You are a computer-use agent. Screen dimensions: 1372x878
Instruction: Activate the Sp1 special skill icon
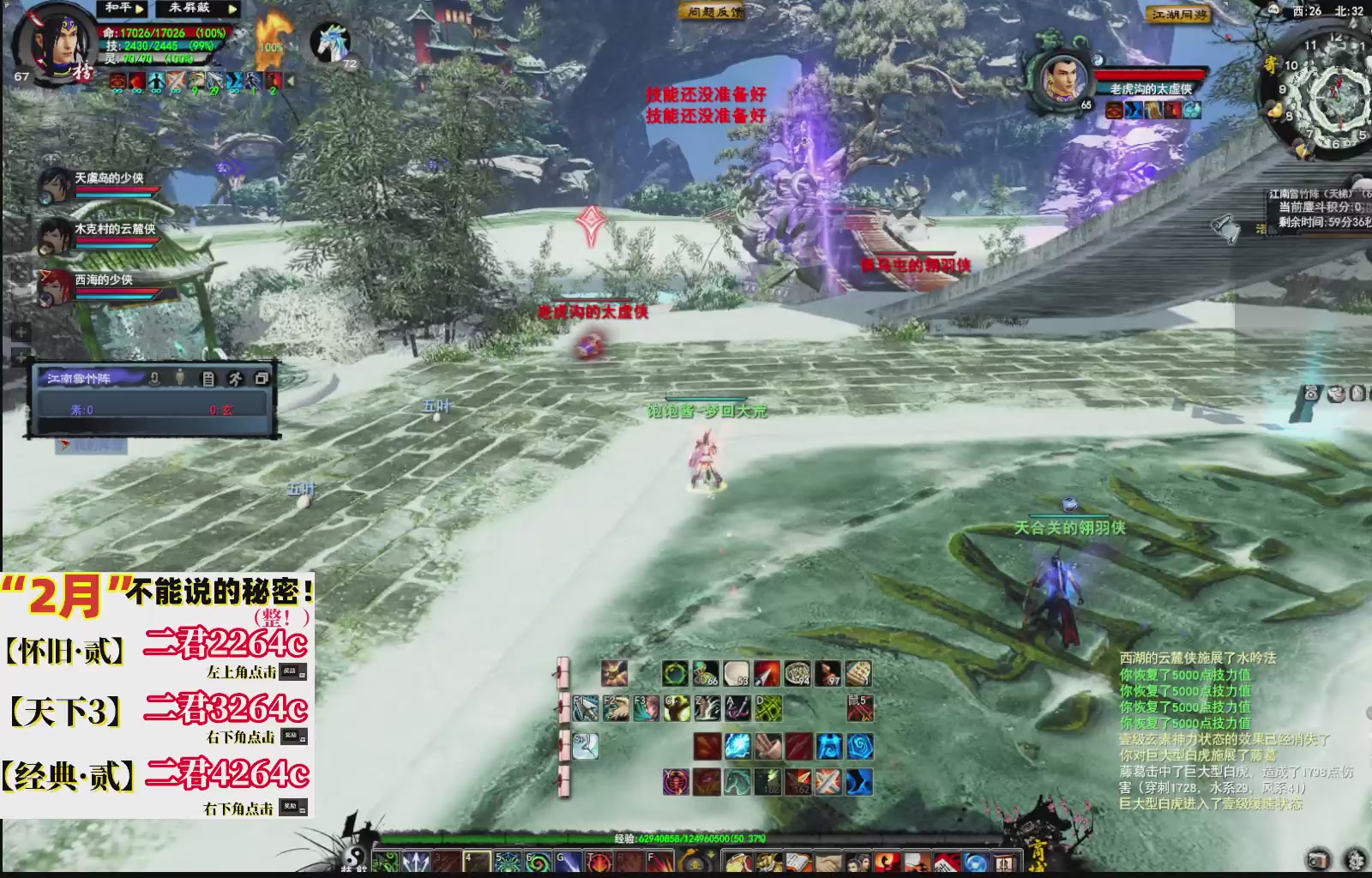click(x=587, y=746)
